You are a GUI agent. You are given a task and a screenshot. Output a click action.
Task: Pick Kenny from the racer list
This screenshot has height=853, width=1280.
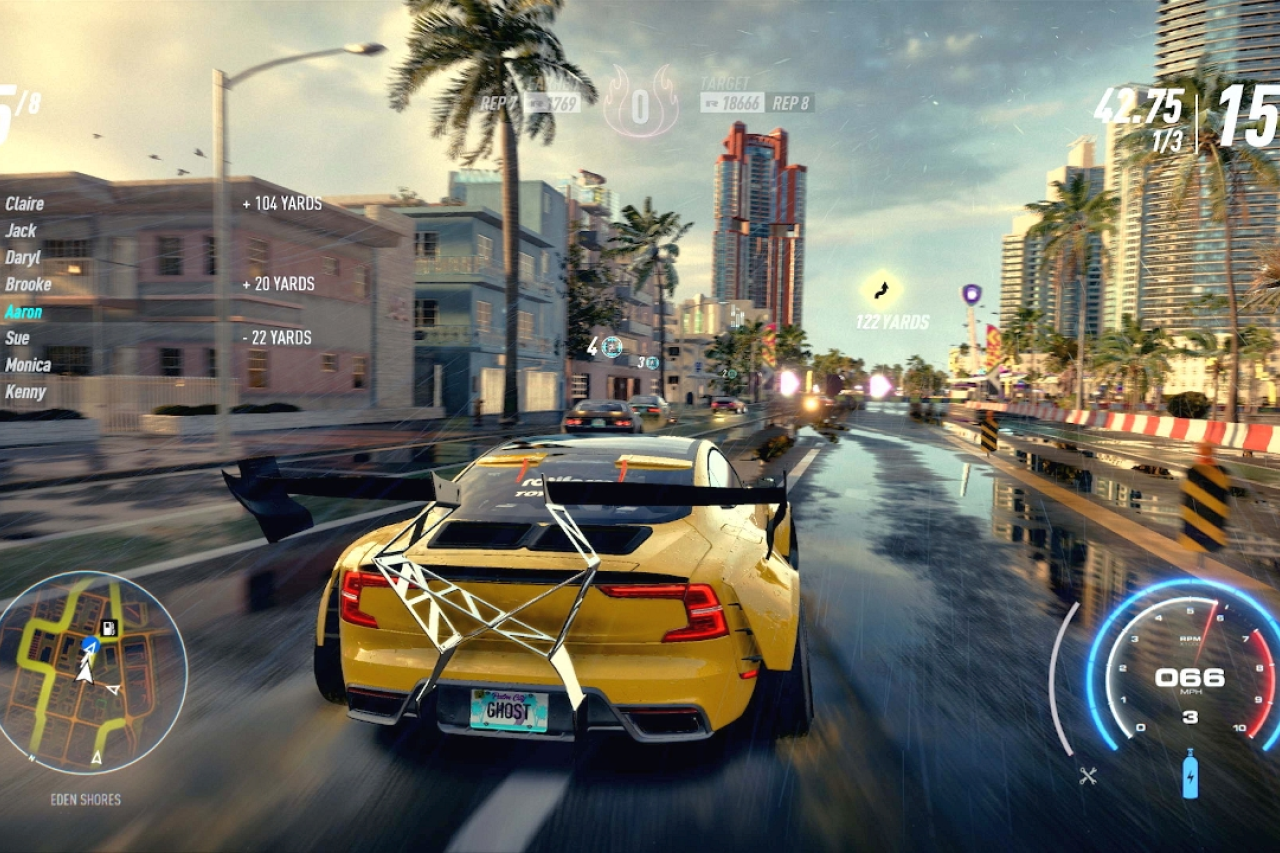tap(25, 392)
